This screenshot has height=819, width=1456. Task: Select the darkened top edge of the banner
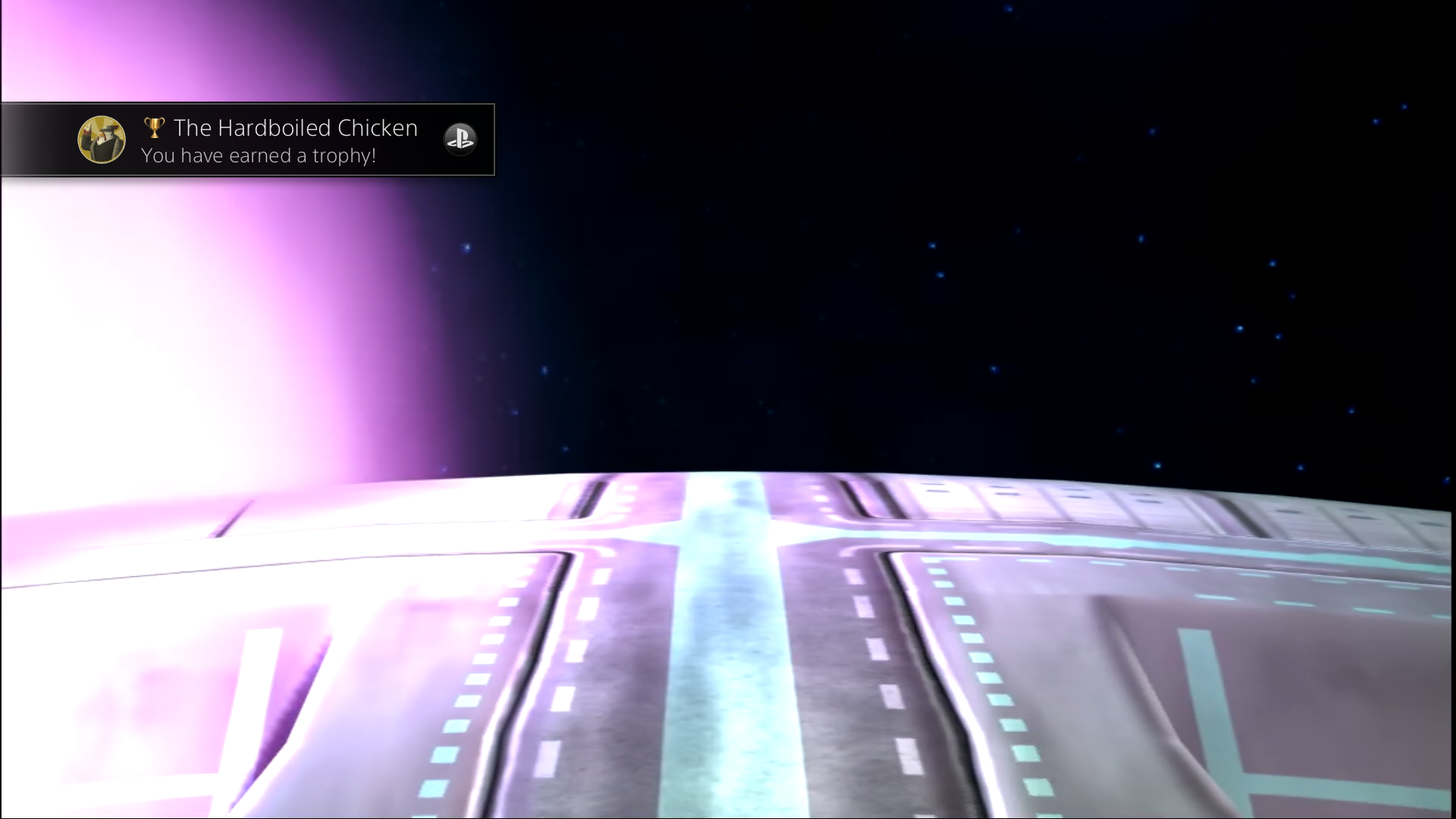[250, 108]
